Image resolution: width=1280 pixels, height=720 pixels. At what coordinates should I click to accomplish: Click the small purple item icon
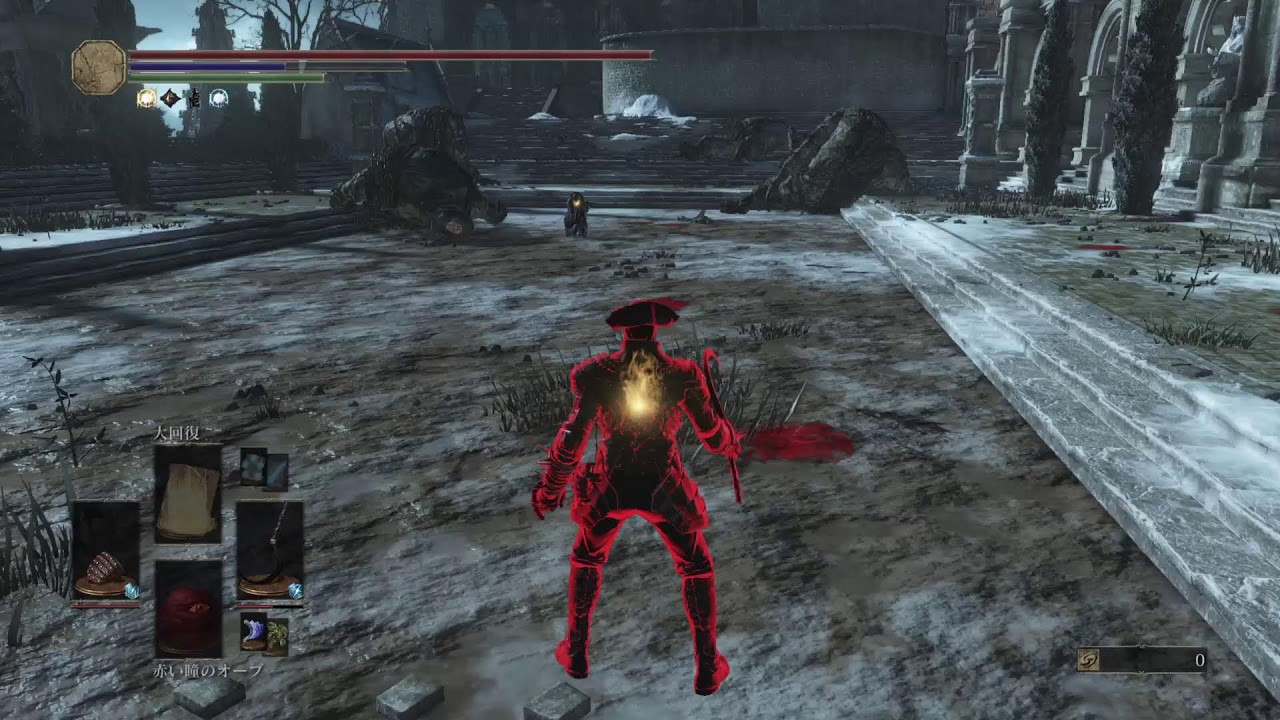pos(253,633)
